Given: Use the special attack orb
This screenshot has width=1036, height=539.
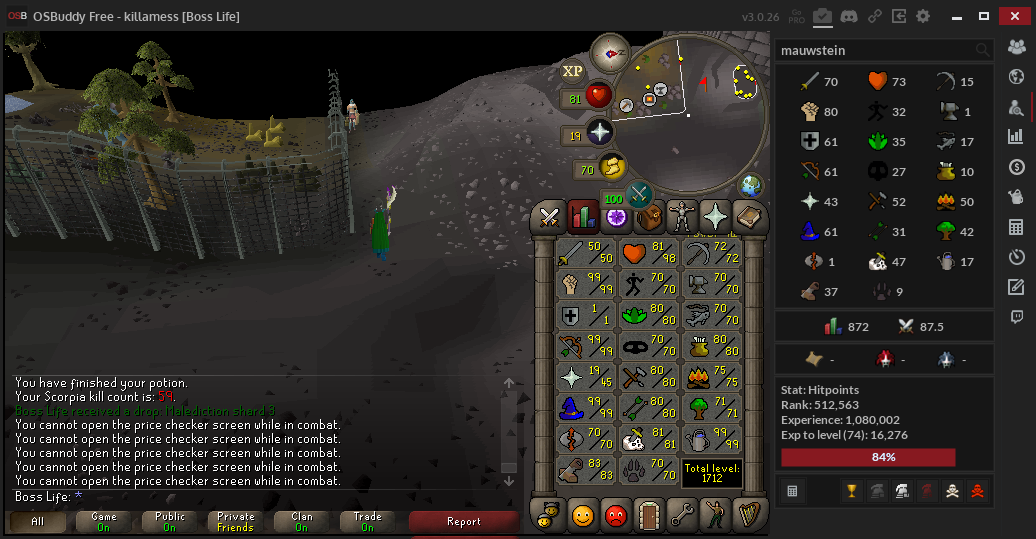Looking at the screenshot, I should (640, 193).
